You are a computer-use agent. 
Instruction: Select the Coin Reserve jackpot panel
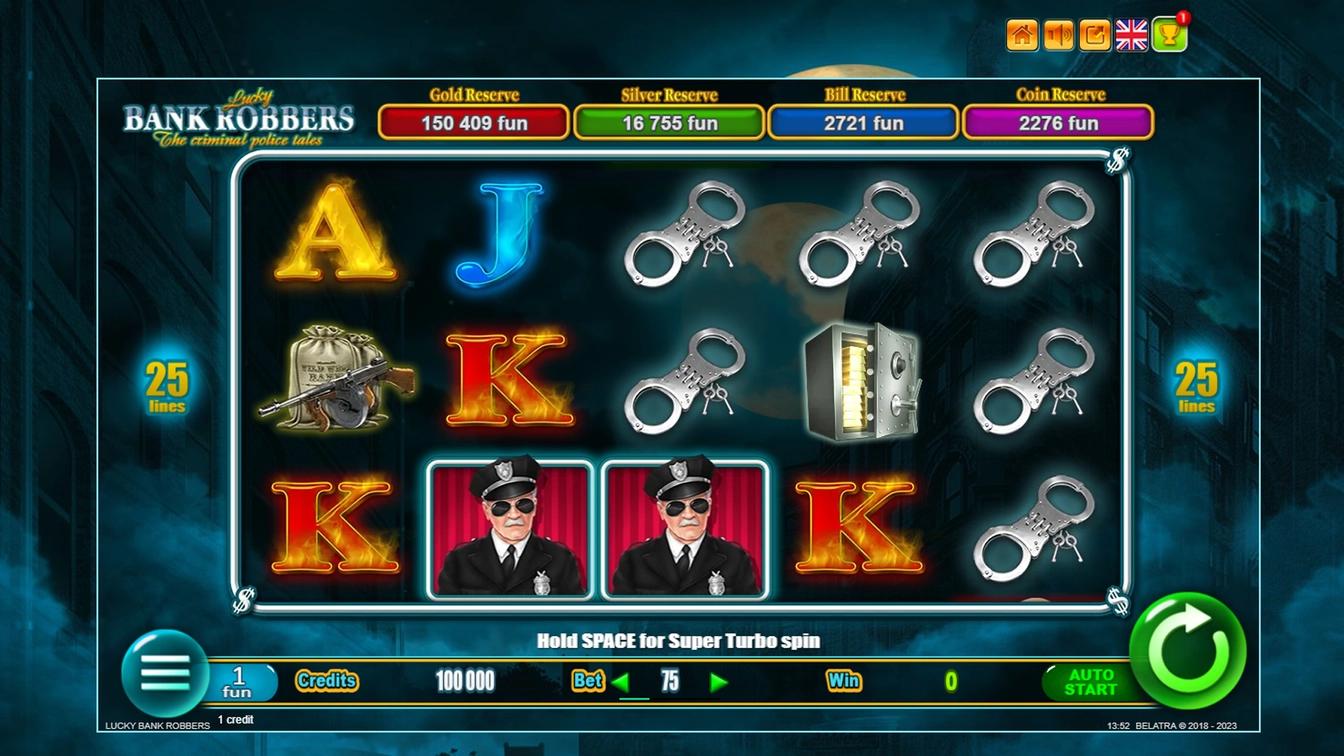1058,123
